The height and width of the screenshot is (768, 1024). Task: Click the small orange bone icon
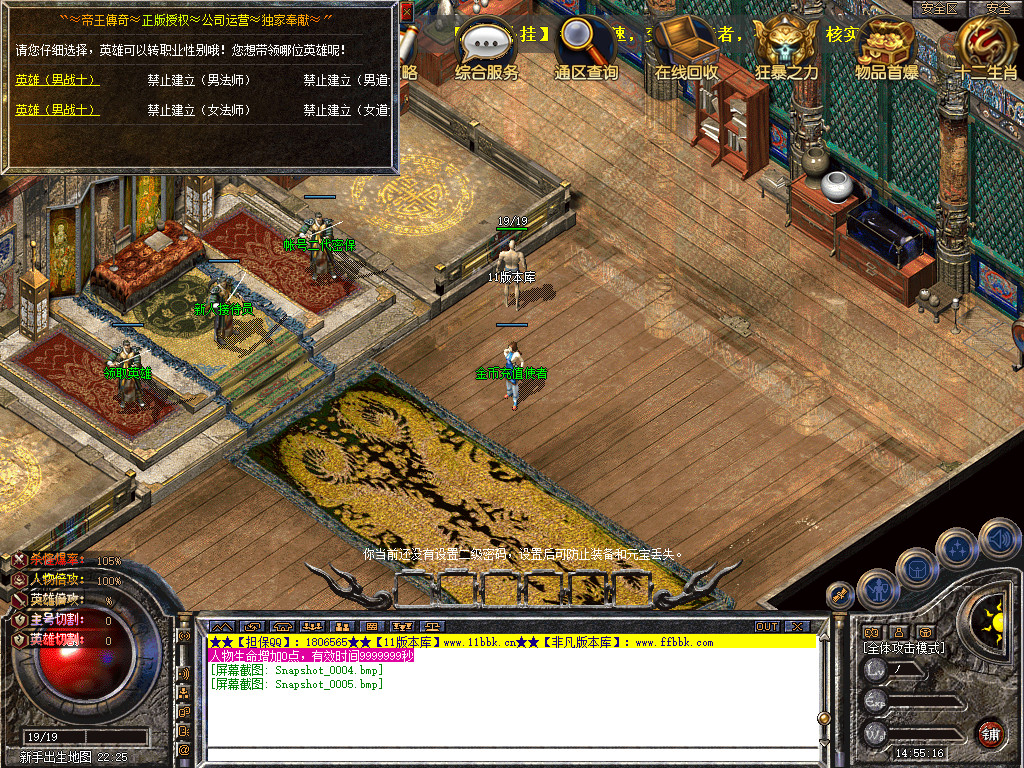click(x=840, y=595)
